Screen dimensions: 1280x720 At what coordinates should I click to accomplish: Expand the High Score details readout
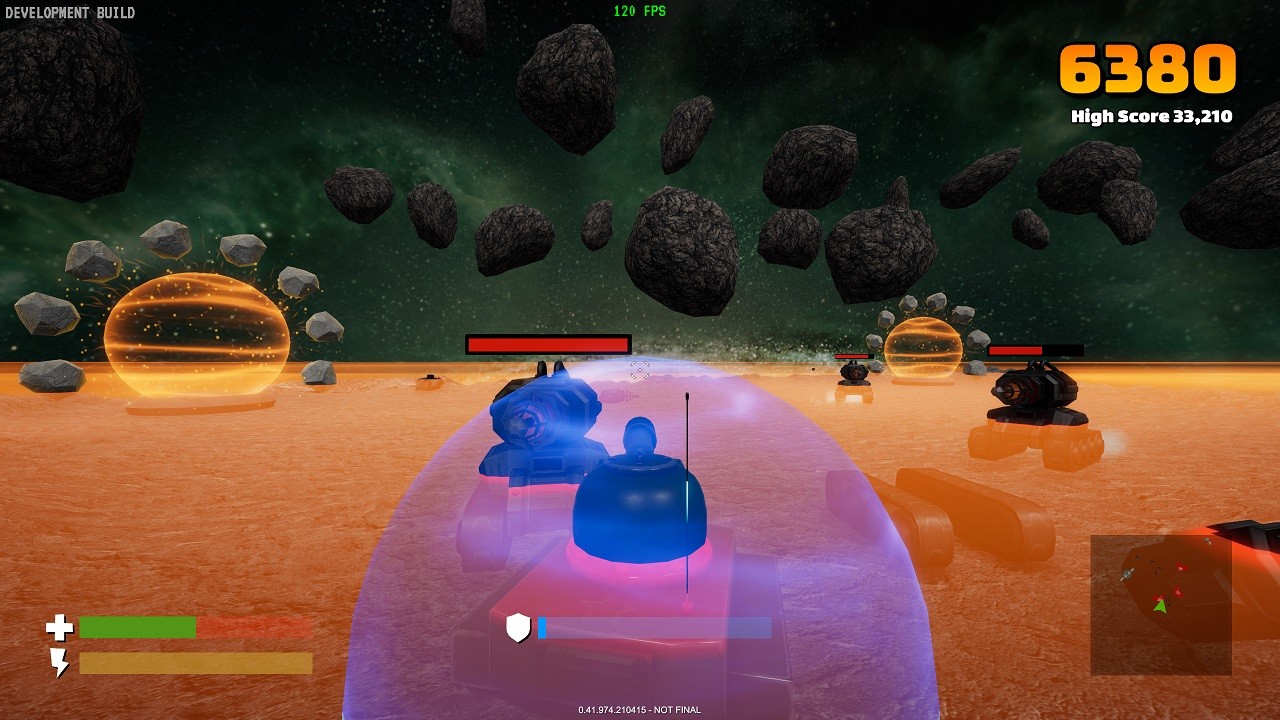tap(1152, 116)
